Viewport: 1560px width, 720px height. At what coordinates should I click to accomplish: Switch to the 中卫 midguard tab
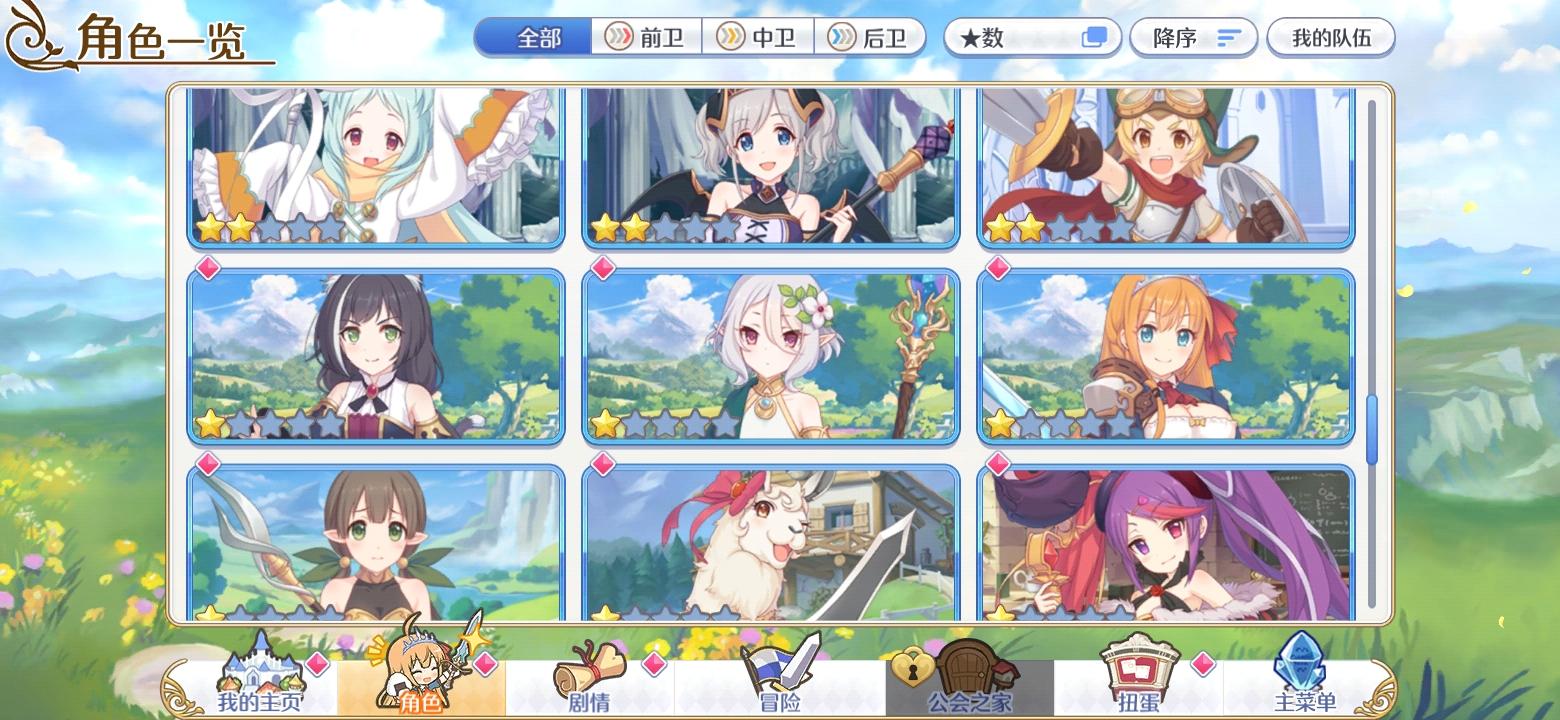pyautogui.click(x=760, y=36)
